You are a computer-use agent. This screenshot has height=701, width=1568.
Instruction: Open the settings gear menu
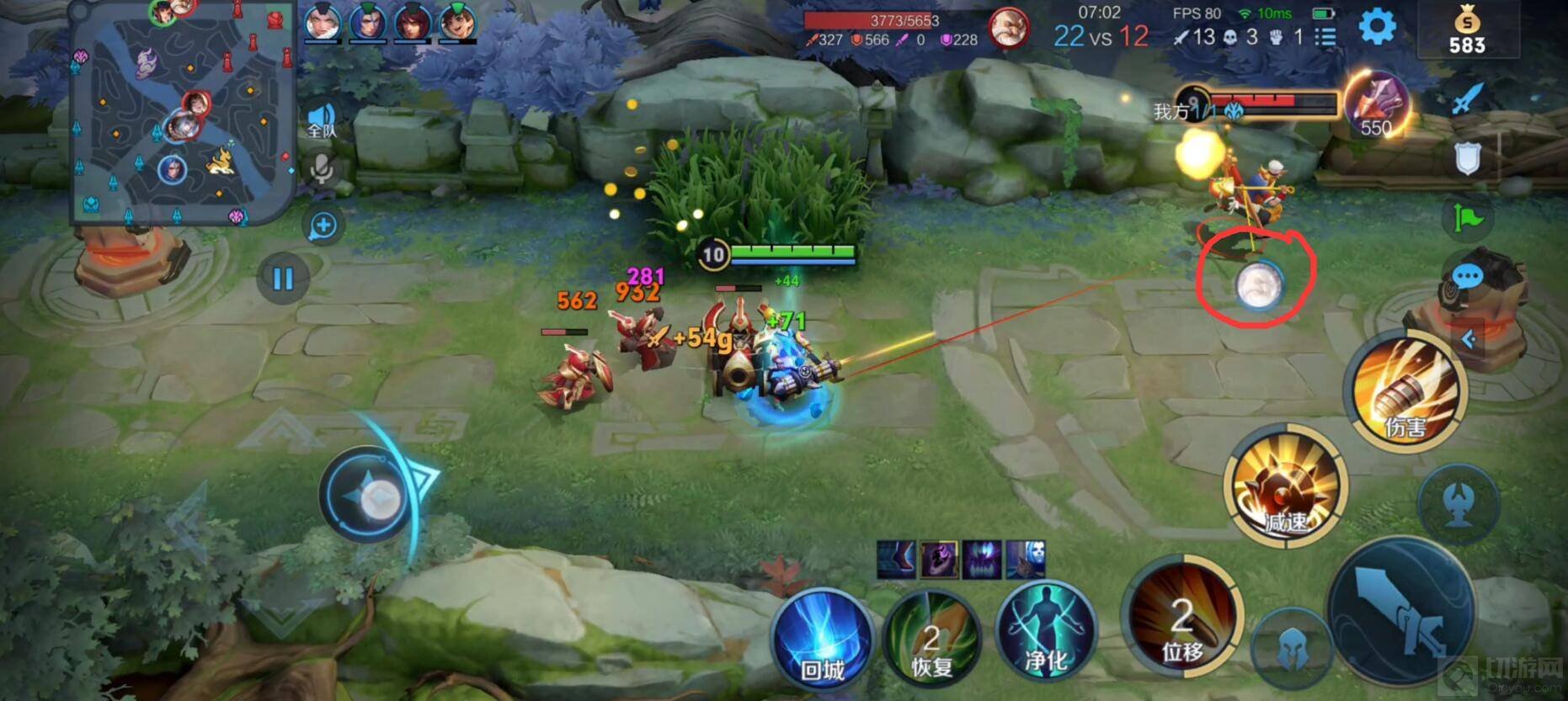tap(1377, 27)
